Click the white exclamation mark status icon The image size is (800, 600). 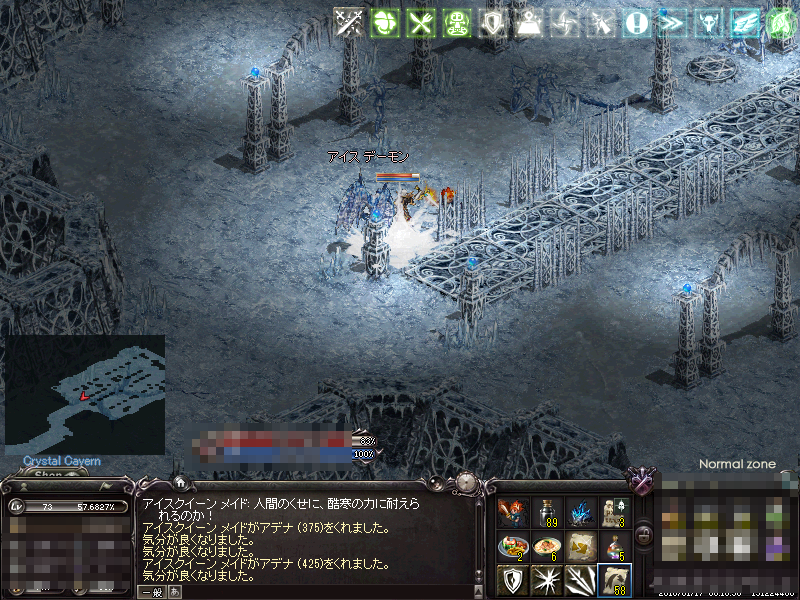pos(636,23)
